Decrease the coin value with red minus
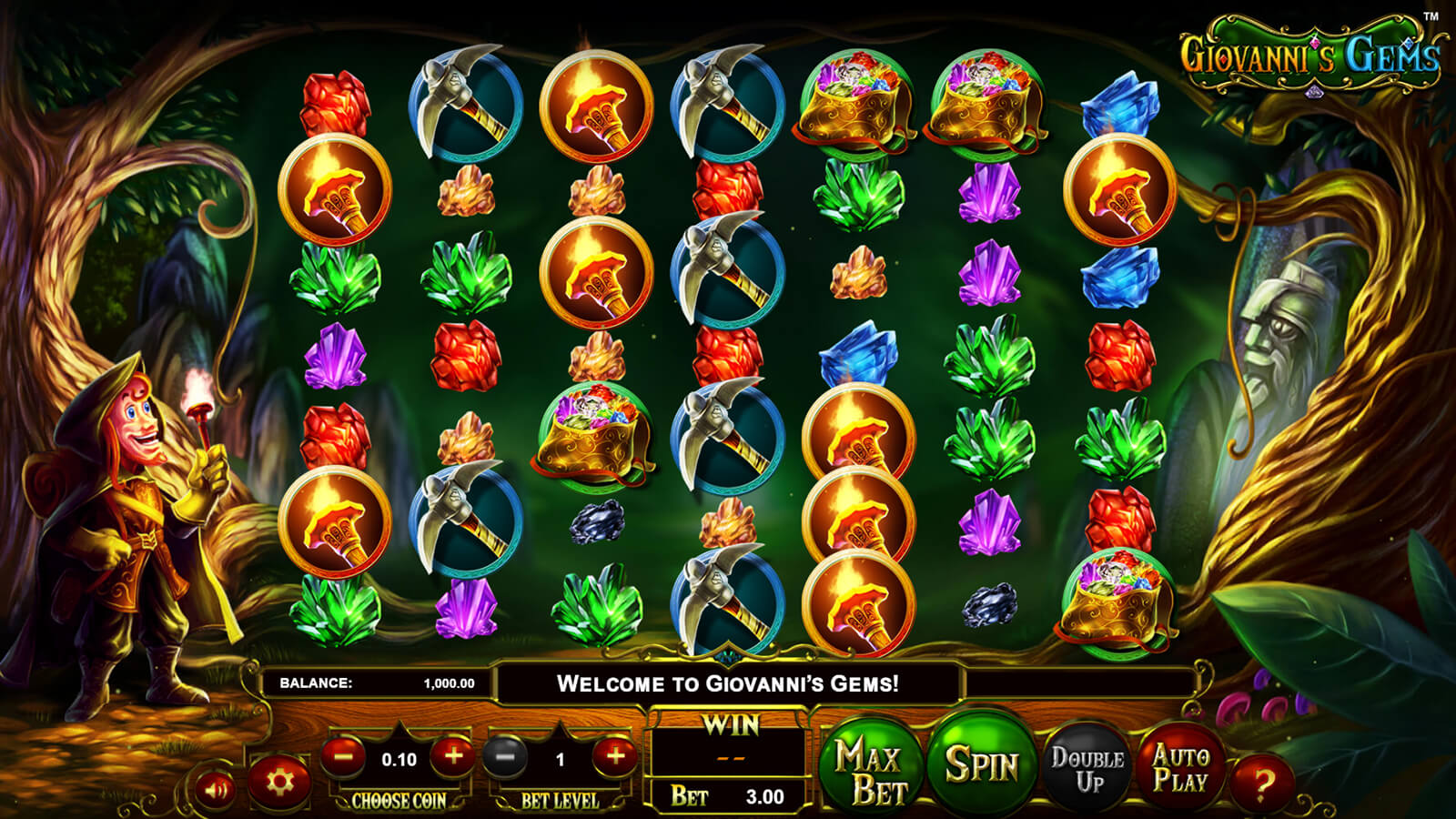Viewport: 1456px width, 819px height. point(344,756)
